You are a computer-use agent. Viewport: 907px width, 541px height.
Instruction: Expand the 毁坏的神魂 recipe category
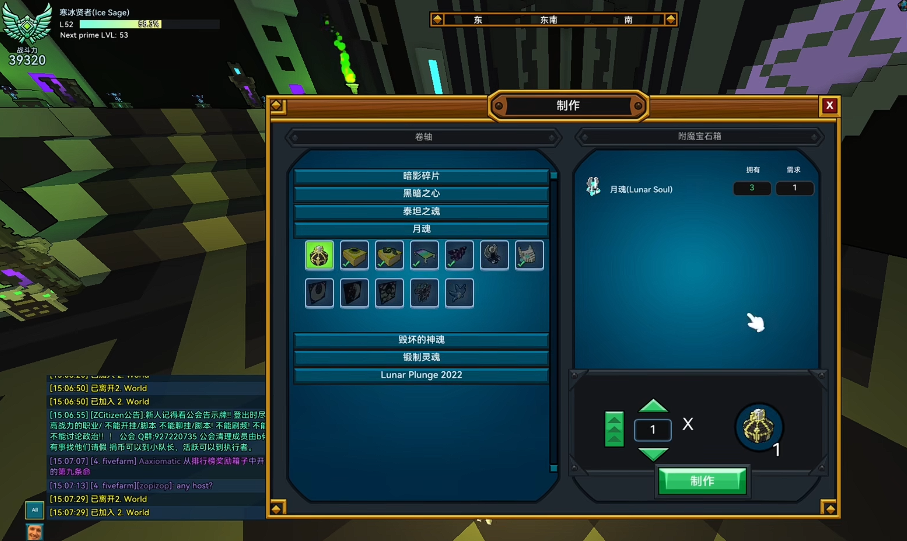click(421, 340)
